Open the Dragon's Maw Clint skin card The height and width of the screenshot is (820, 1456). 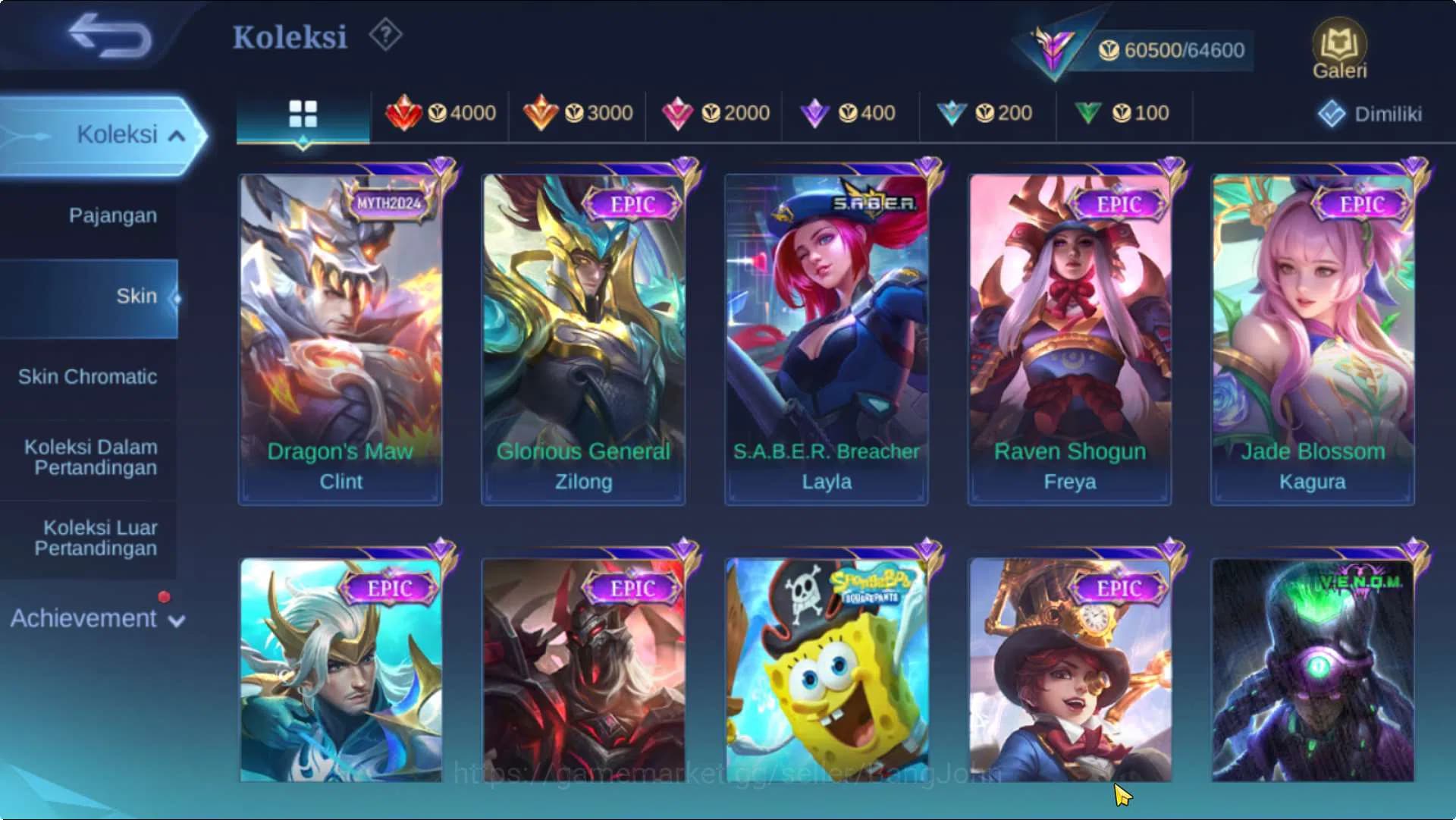point(340,334)
